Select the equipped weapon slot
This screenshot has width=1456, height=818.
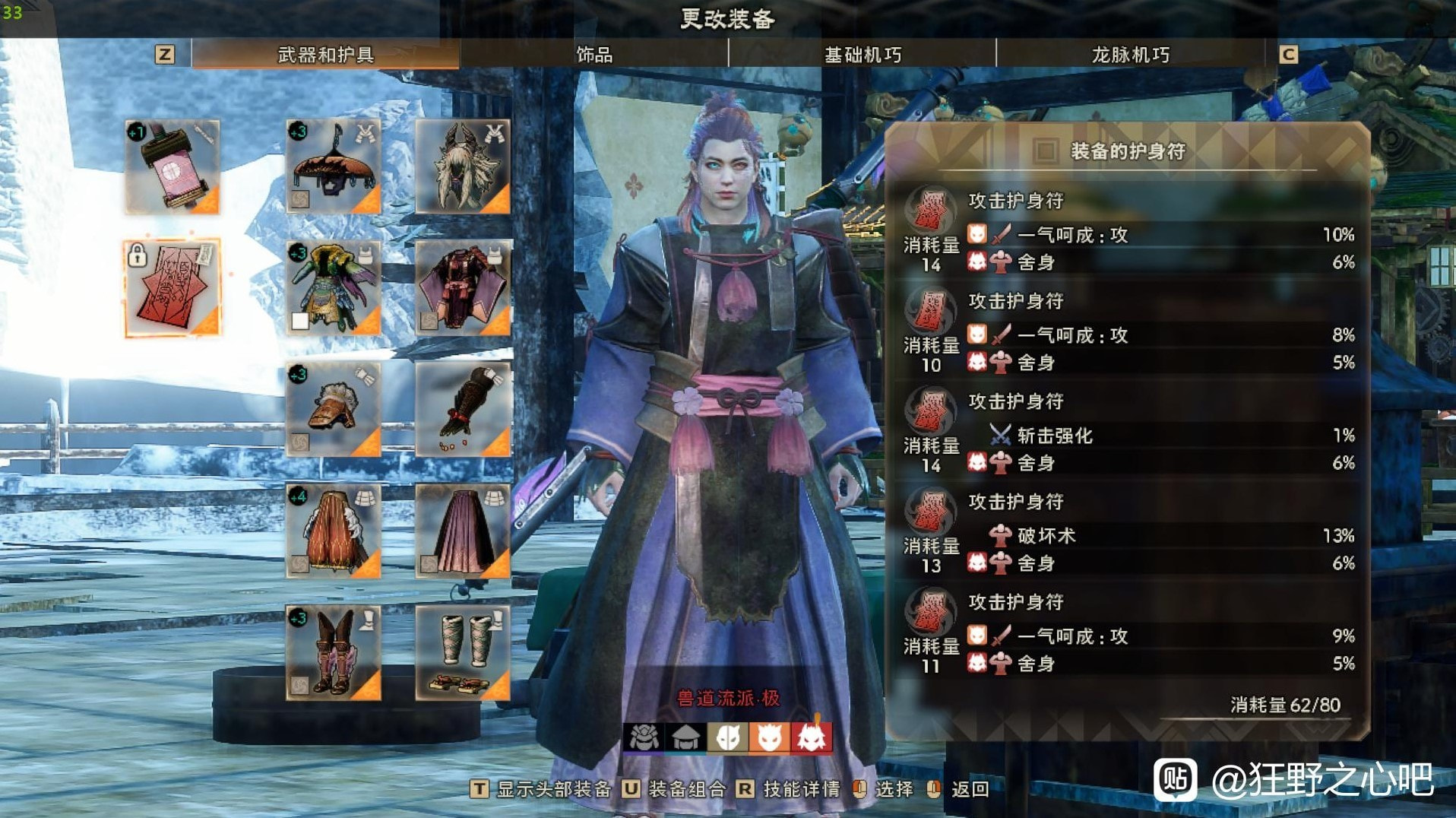[x=173, y=166]
